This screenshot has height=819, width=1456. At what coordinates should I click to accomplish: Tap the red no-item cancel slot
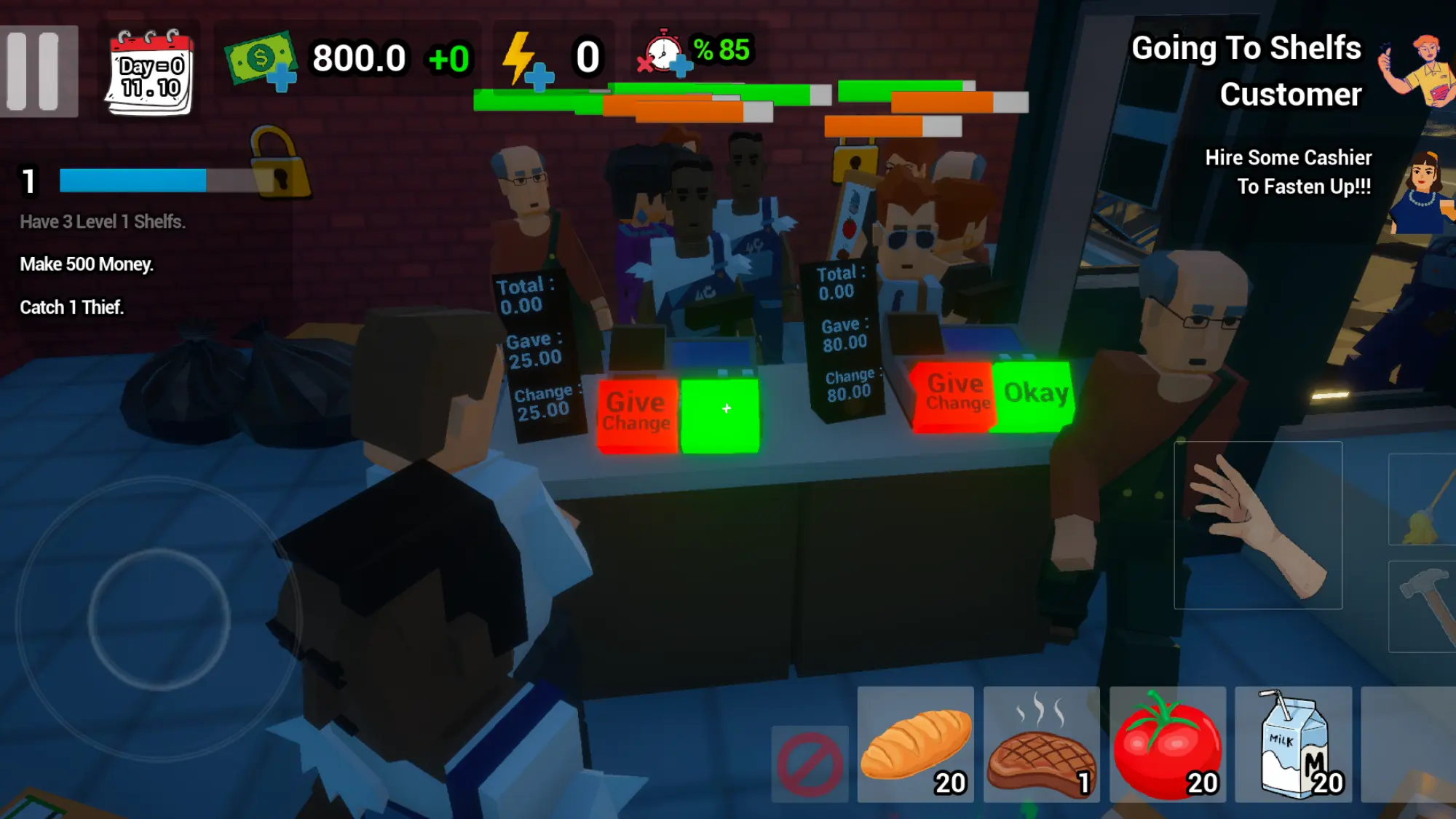point(810,764)
